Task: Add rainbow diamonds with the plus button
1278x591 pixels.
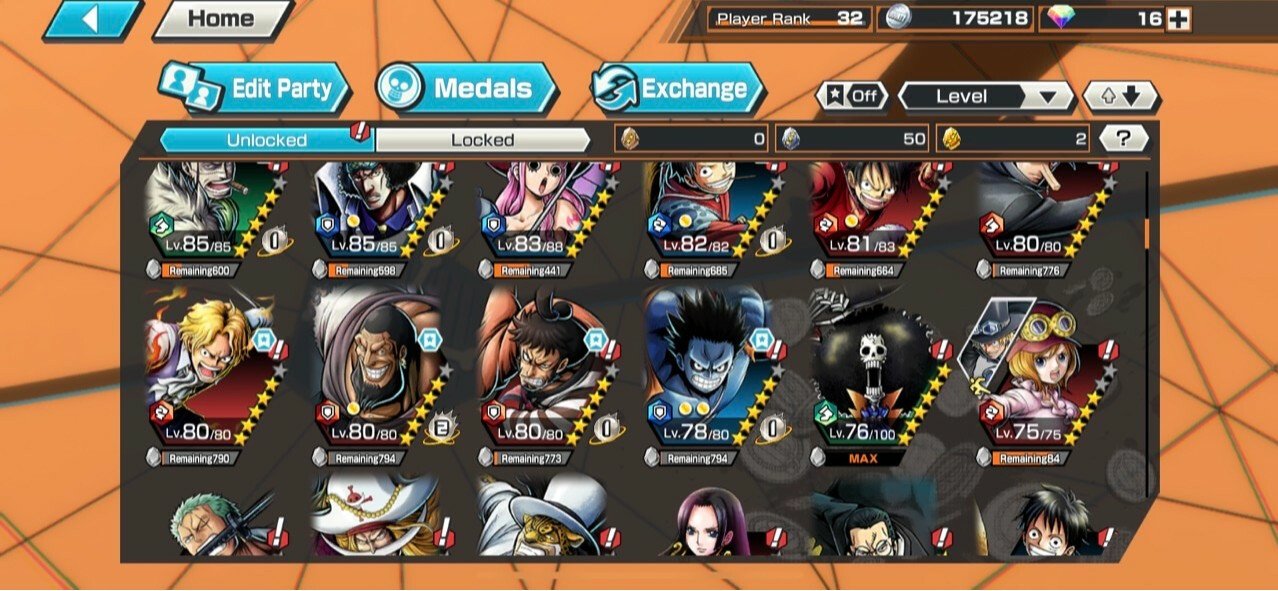Action: 1179,18
